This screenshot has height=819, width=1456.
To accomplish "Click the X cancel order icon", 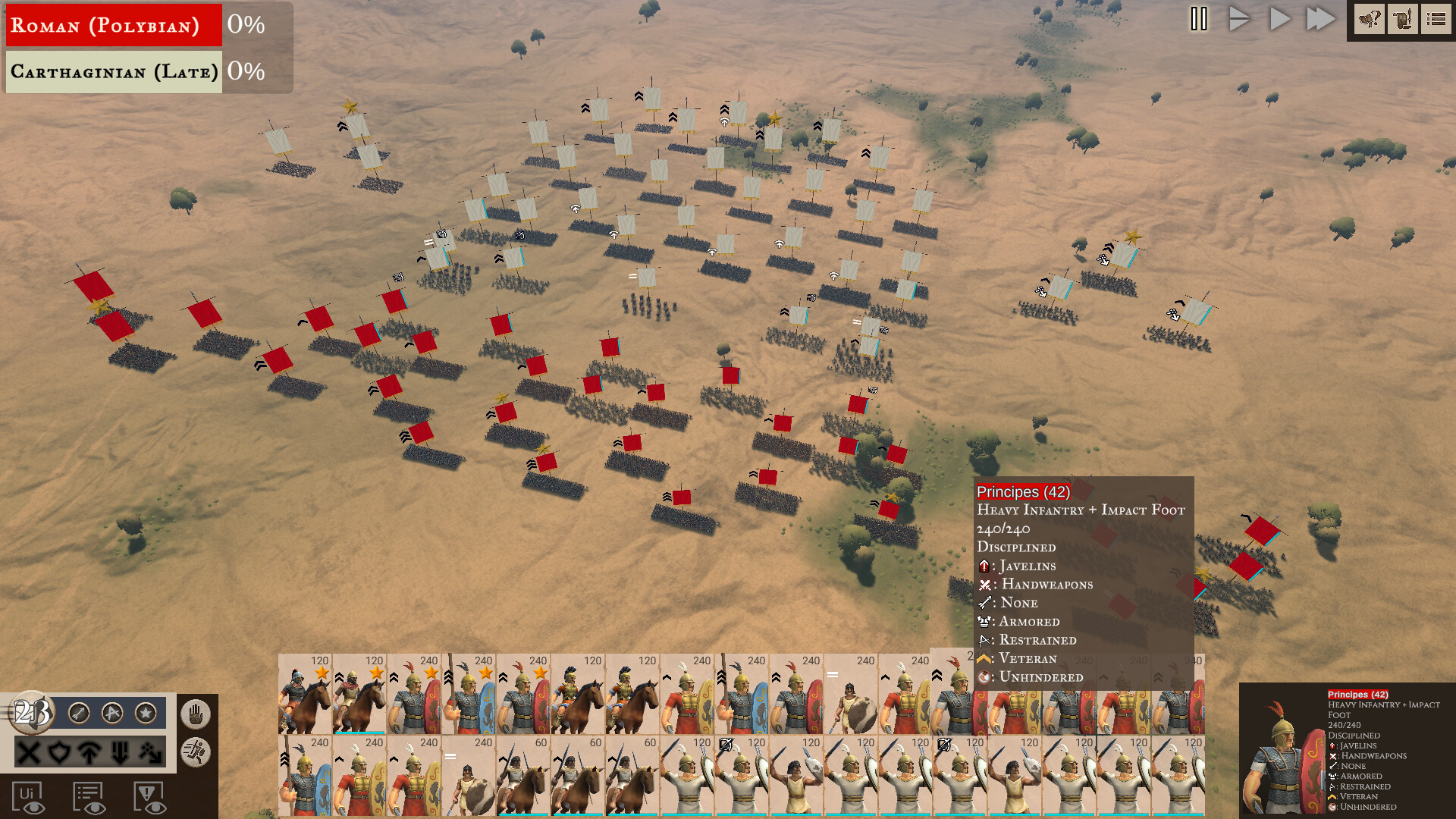I will (29, 753).
